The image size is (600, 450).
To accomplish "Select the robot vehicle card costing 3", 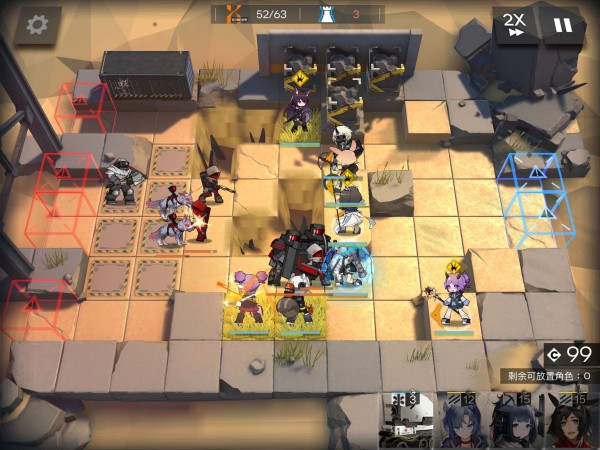I will click(407, 421).
